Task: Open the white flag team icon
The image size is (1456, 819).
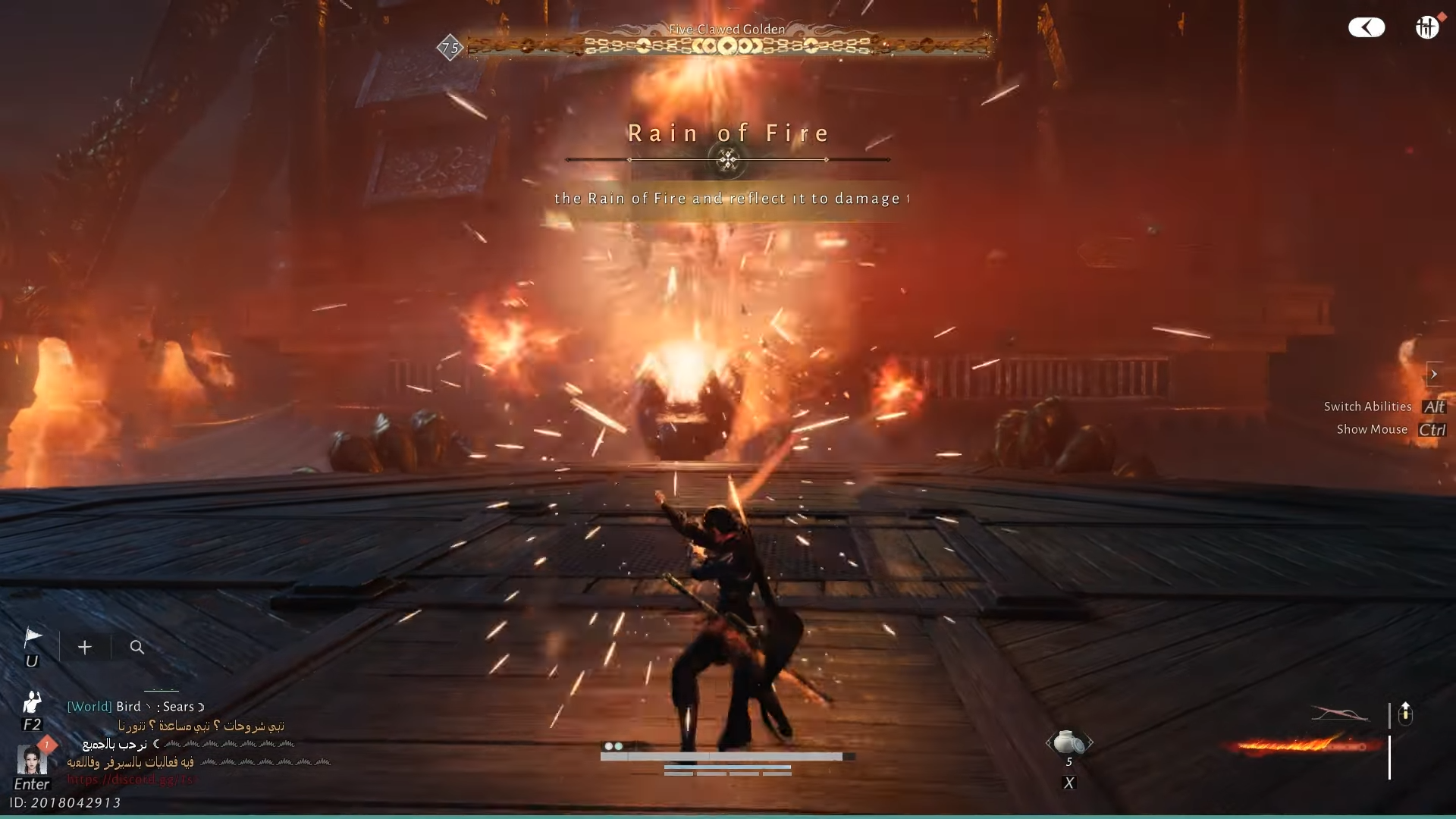Action: coord(33,637)
